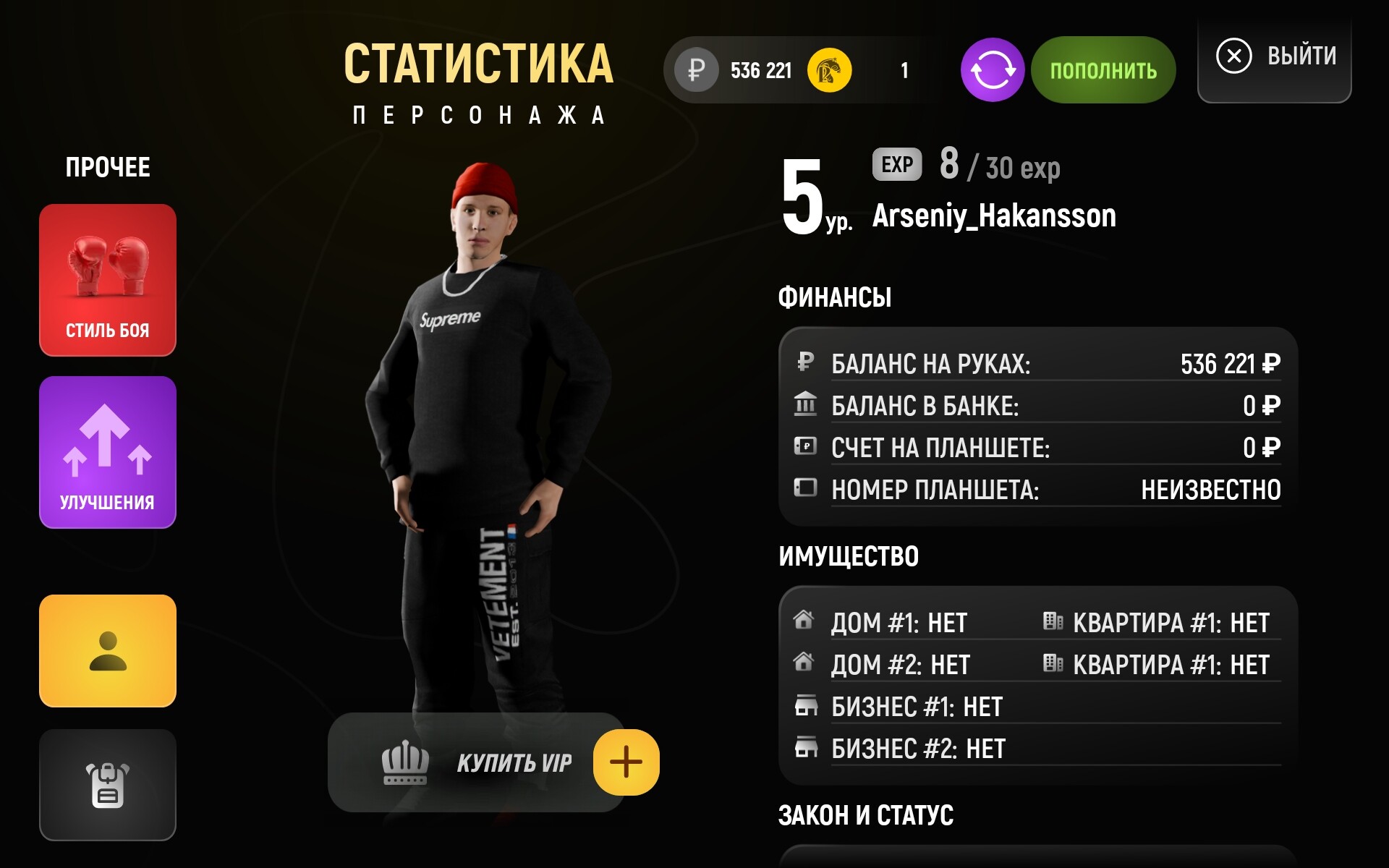Open the УЛУЧШЕНИЯ upgrades tile
1389x868 pixels.
pos(108,452)
